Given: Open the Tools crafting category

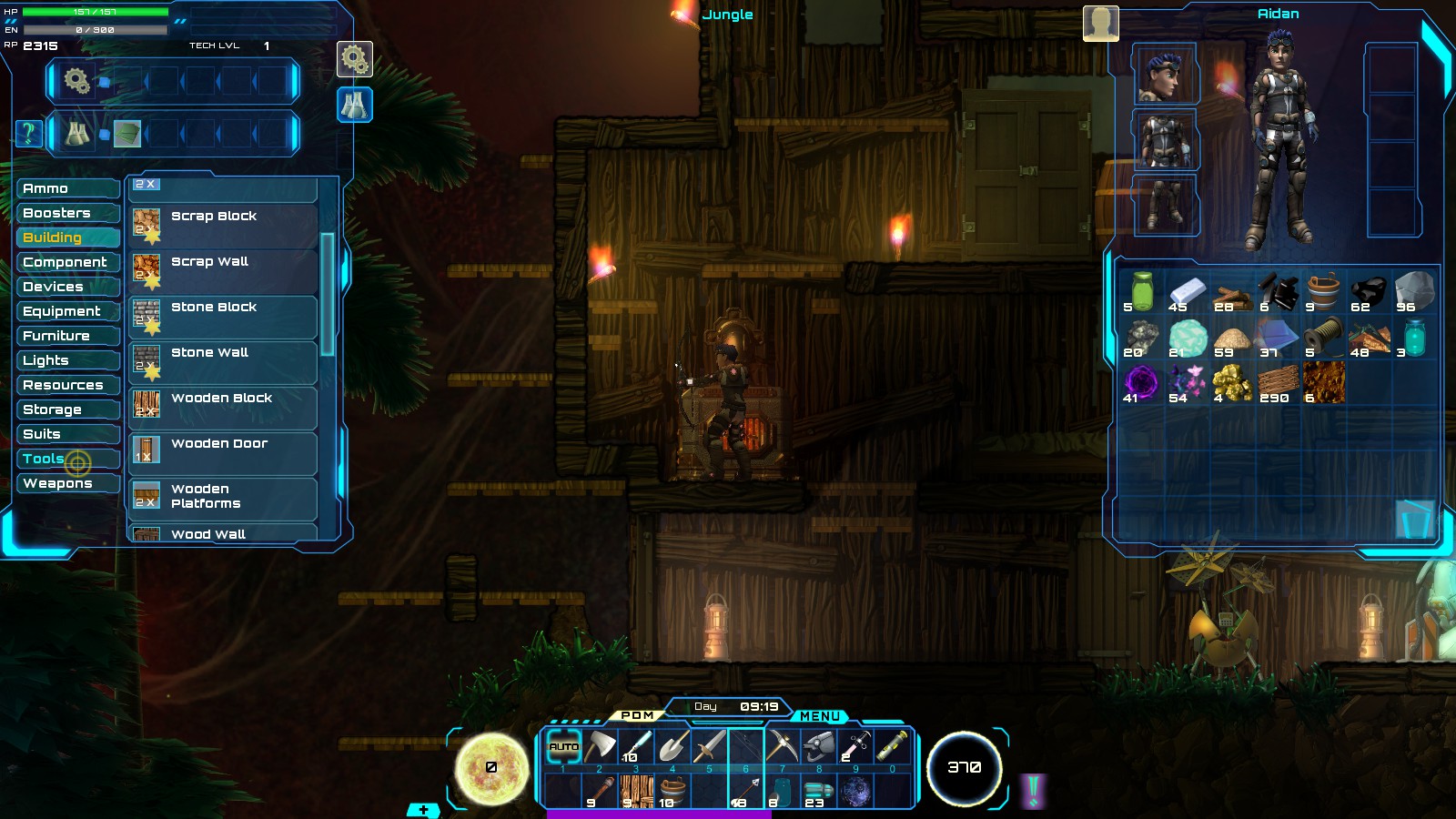Looking at the screenshot, I should click(x=67, y=459).
